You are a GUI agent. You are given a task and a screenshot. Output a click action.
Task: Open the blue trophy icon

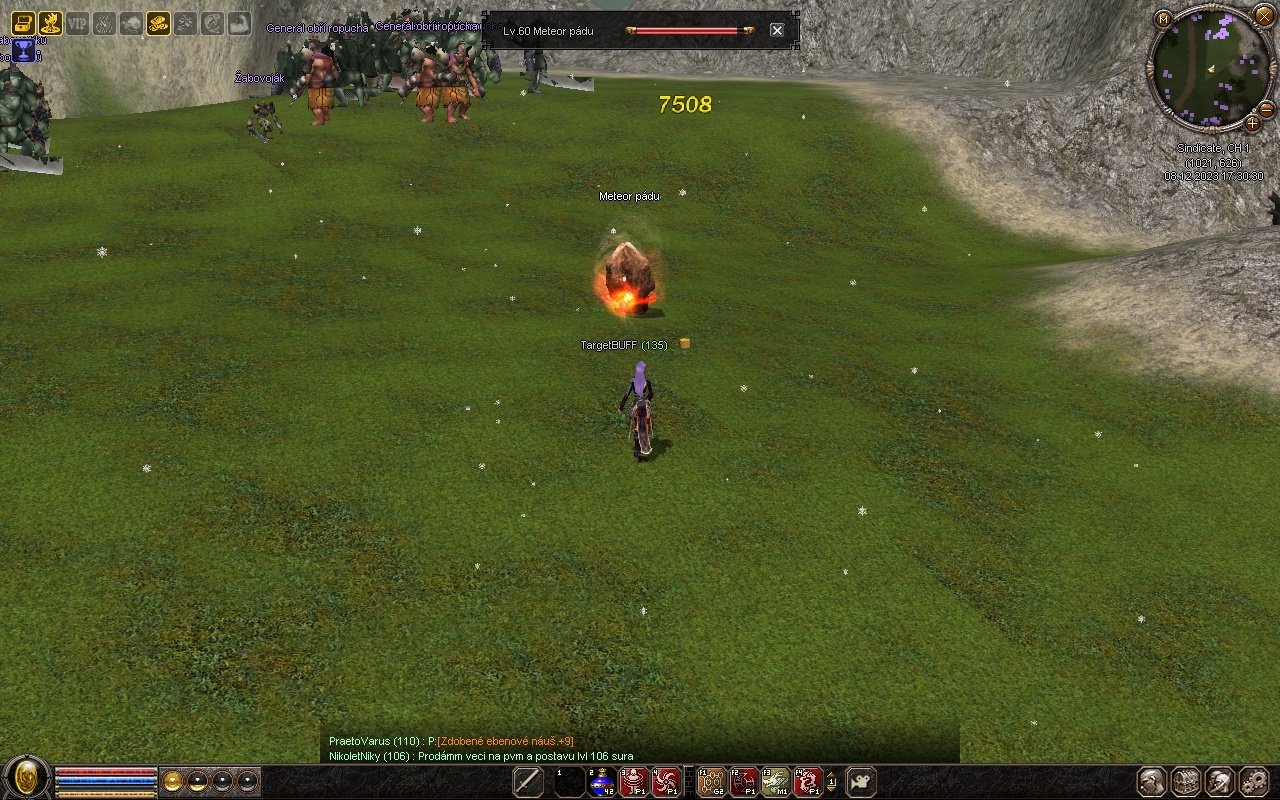click(x=22, y=50)
